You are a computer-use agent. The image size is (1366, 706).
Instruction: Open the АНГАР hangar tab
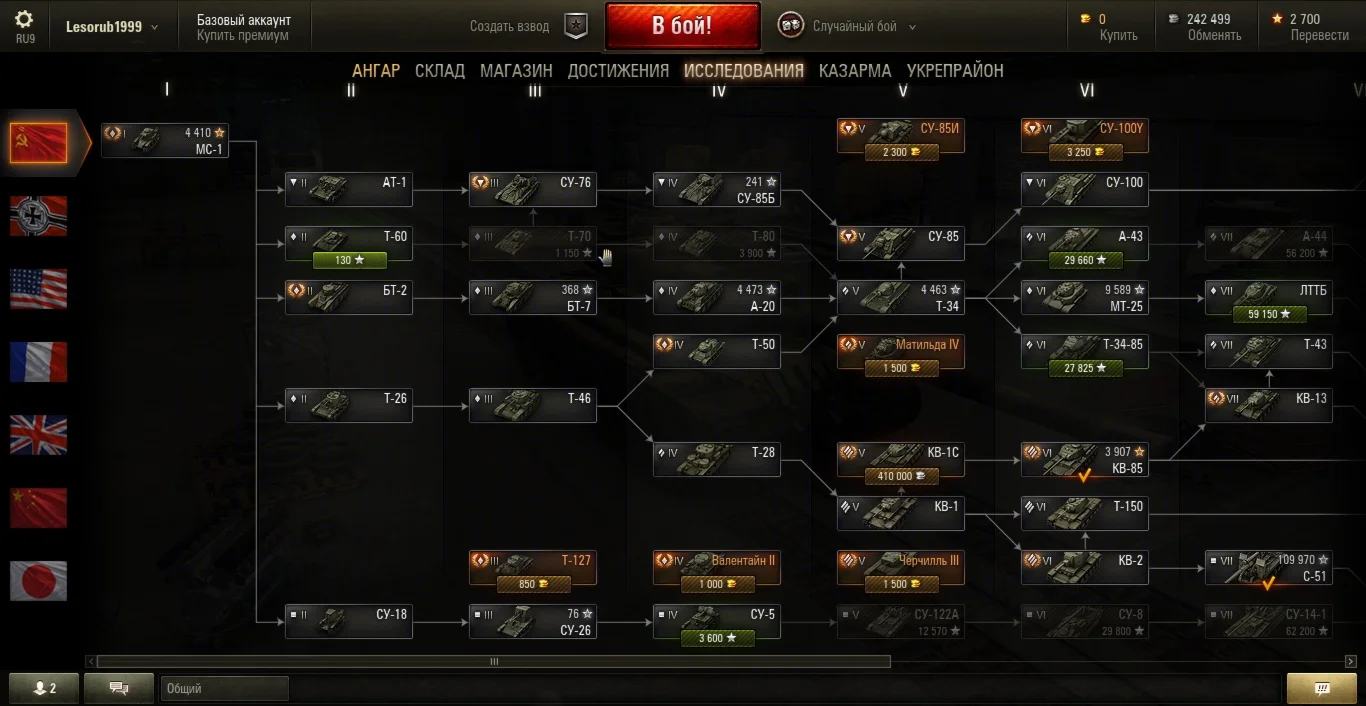click(376, 70)
